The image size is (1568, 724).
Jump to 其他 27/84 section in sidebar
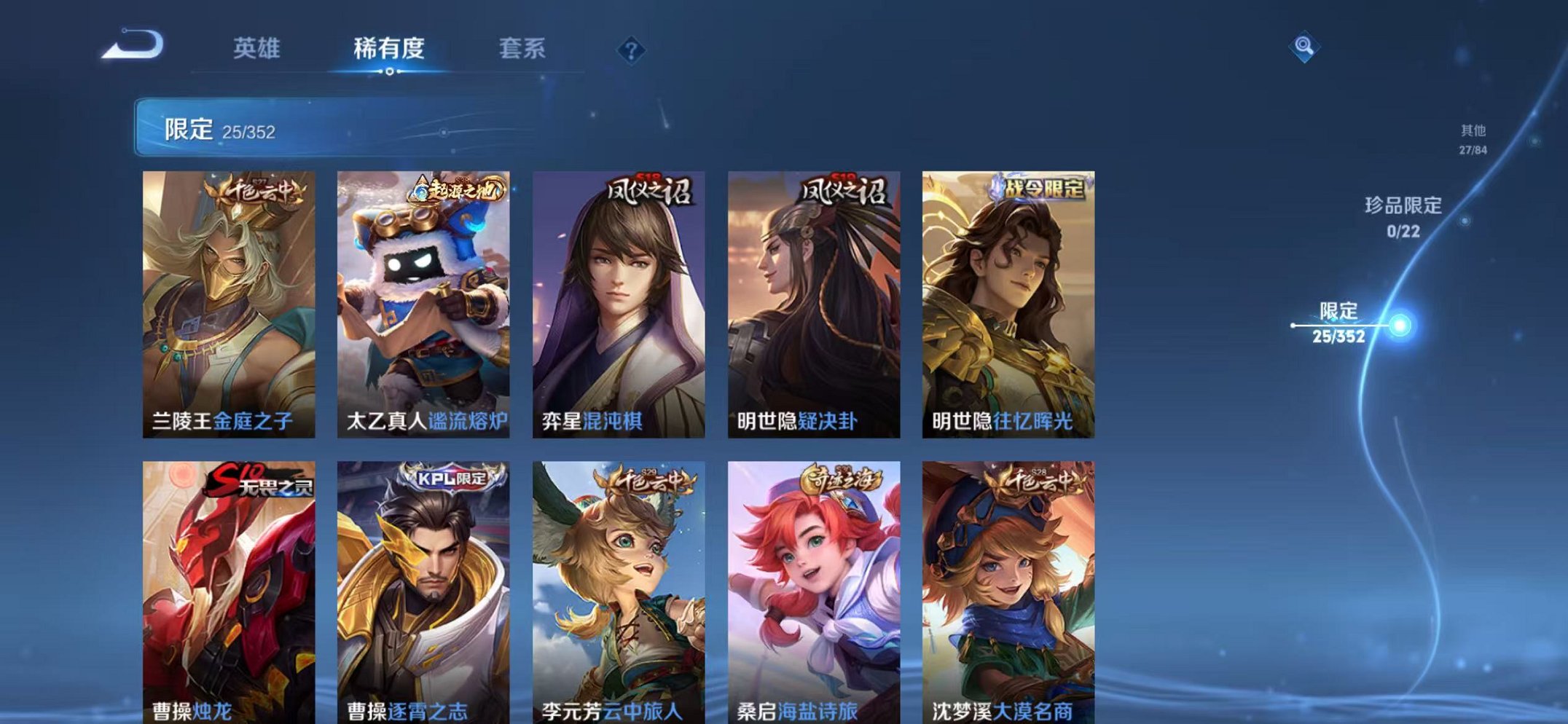[x=1472, y=138]
